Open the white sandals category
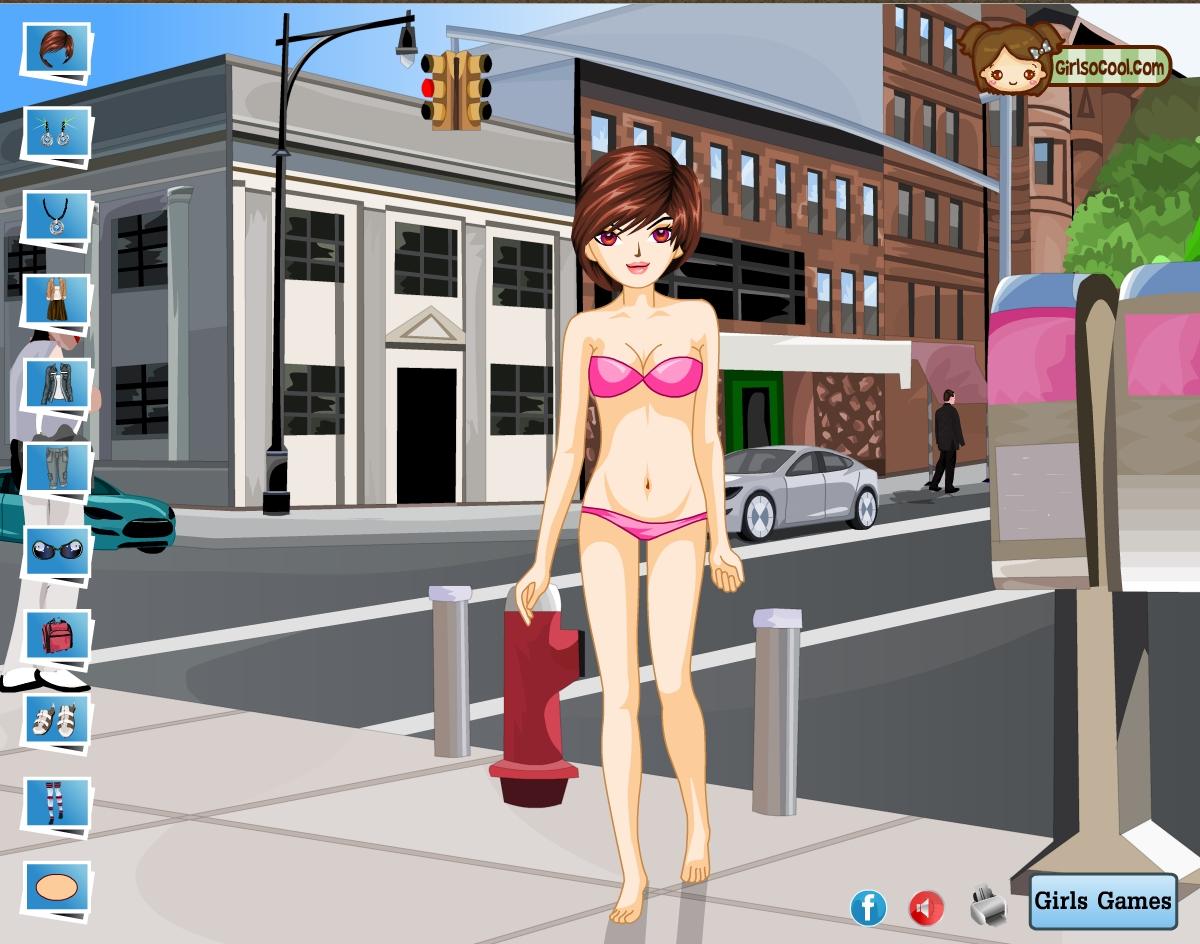The width and height of the screenshot is (1200, 944). [x=56, y=719]
